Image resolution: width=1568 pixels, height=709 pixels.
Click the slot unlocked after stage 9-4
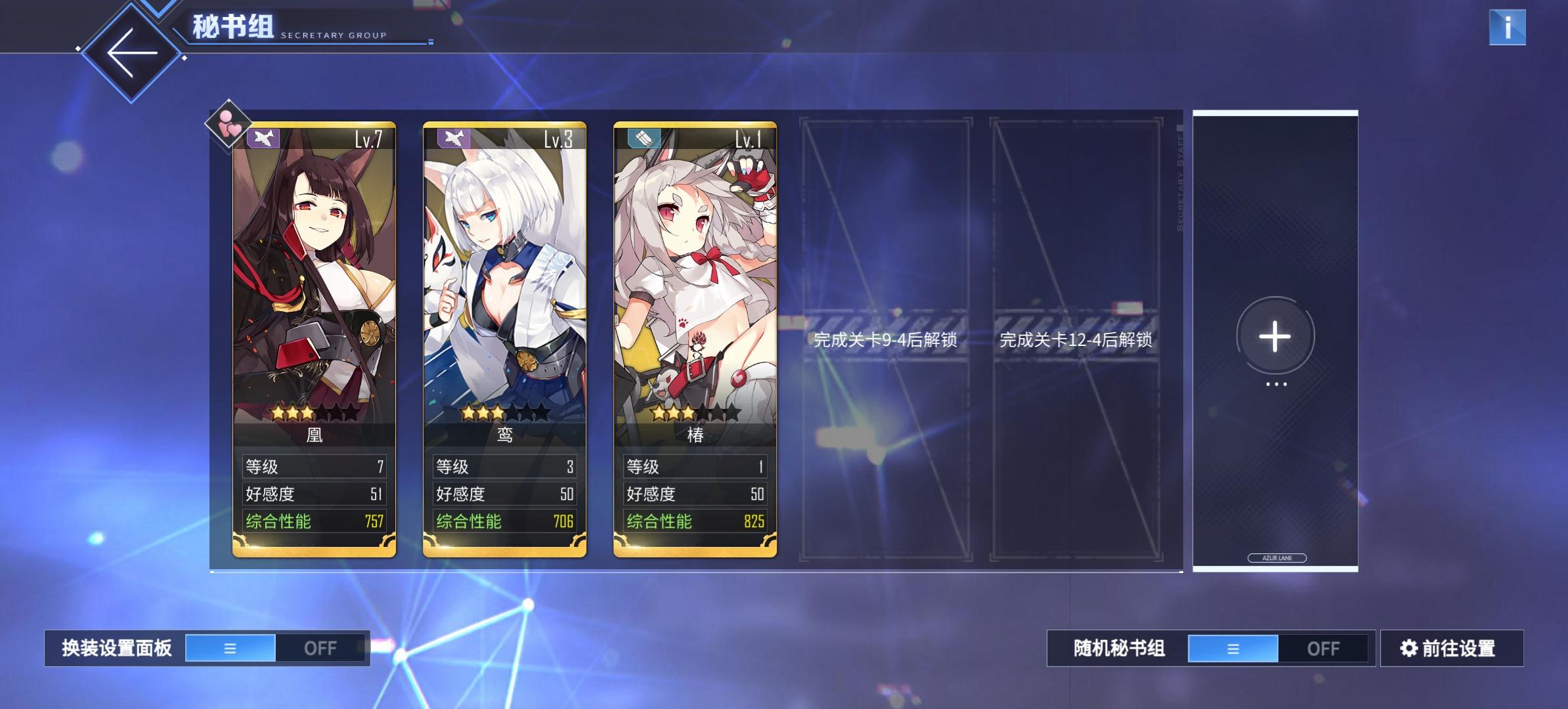tap(885, 341)
